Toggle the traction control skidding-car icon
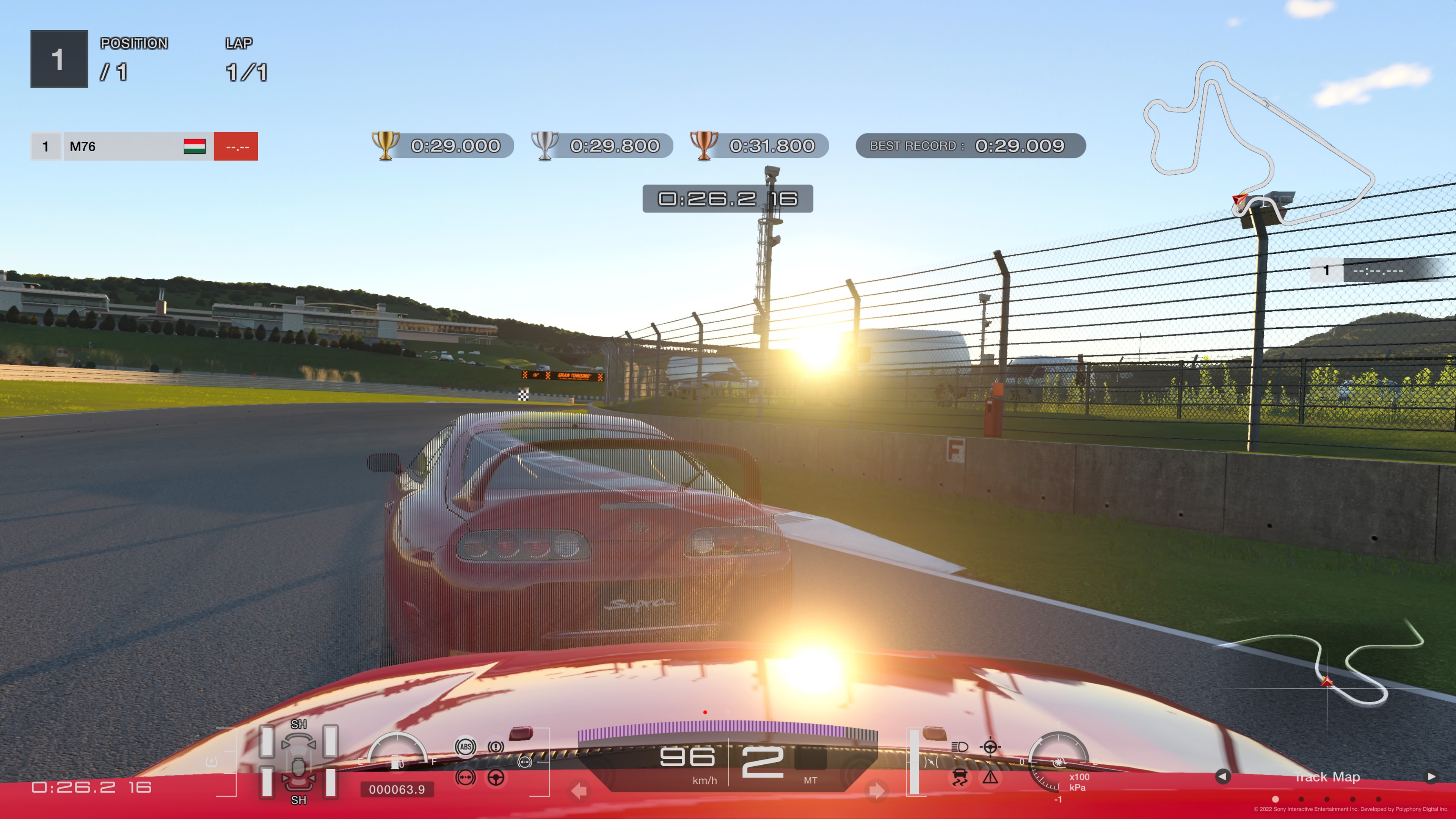The width and height of the screenshot is (1456, 819). pos(959,778)
